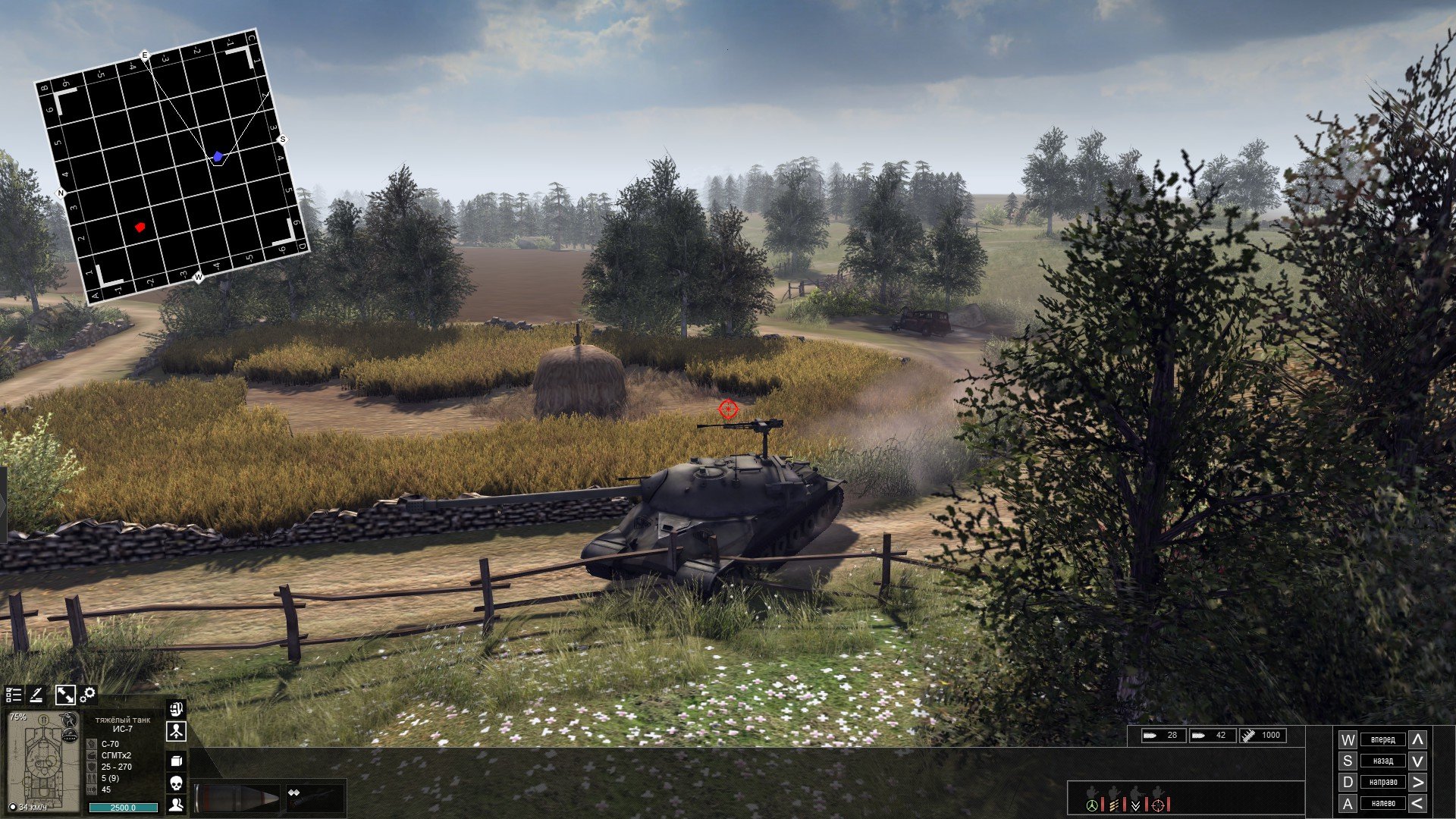The image size is (1456, 819).
Task: Click the right arrow next to направо
Action: (x=1417, y=782)
